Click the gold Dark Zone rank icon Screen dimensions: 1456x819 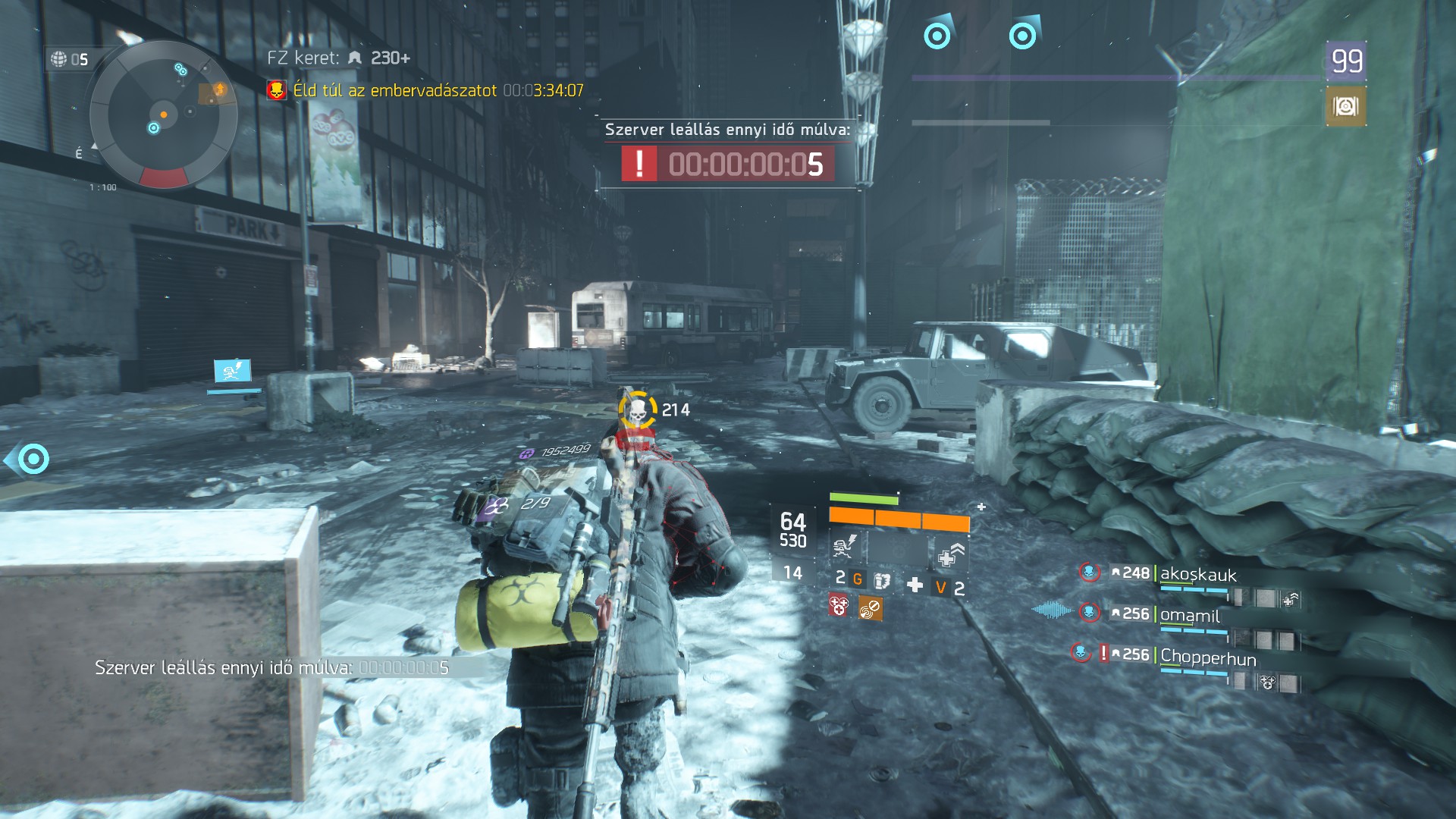pyautogui.click(x=1345, y=107)
